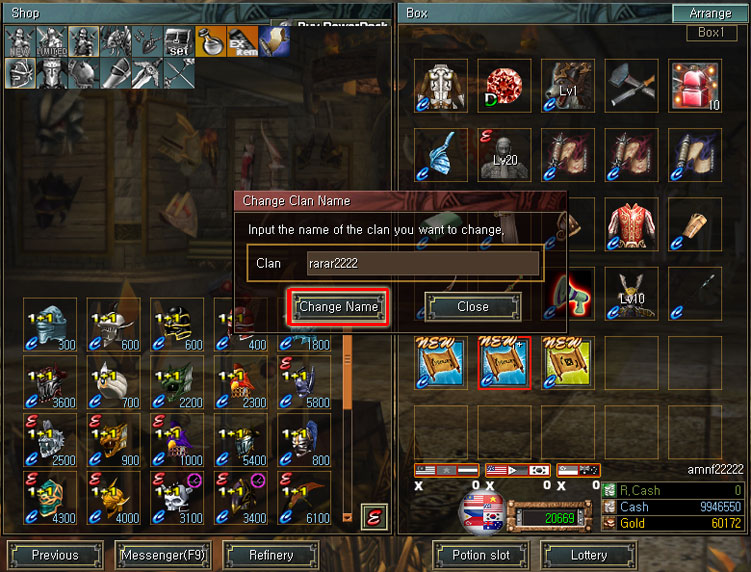Arrange the Box items
This screenshot has width=751, height=572.
coord(710,14)
